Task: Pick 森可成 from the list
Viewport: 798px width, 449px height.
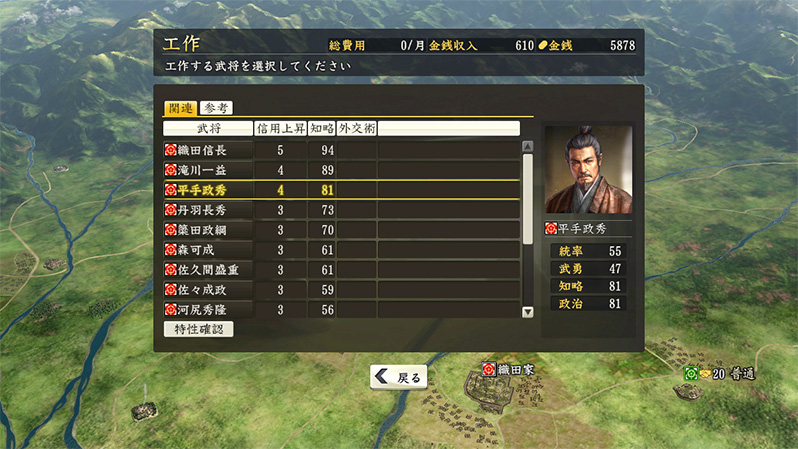Action: point(208,250)
